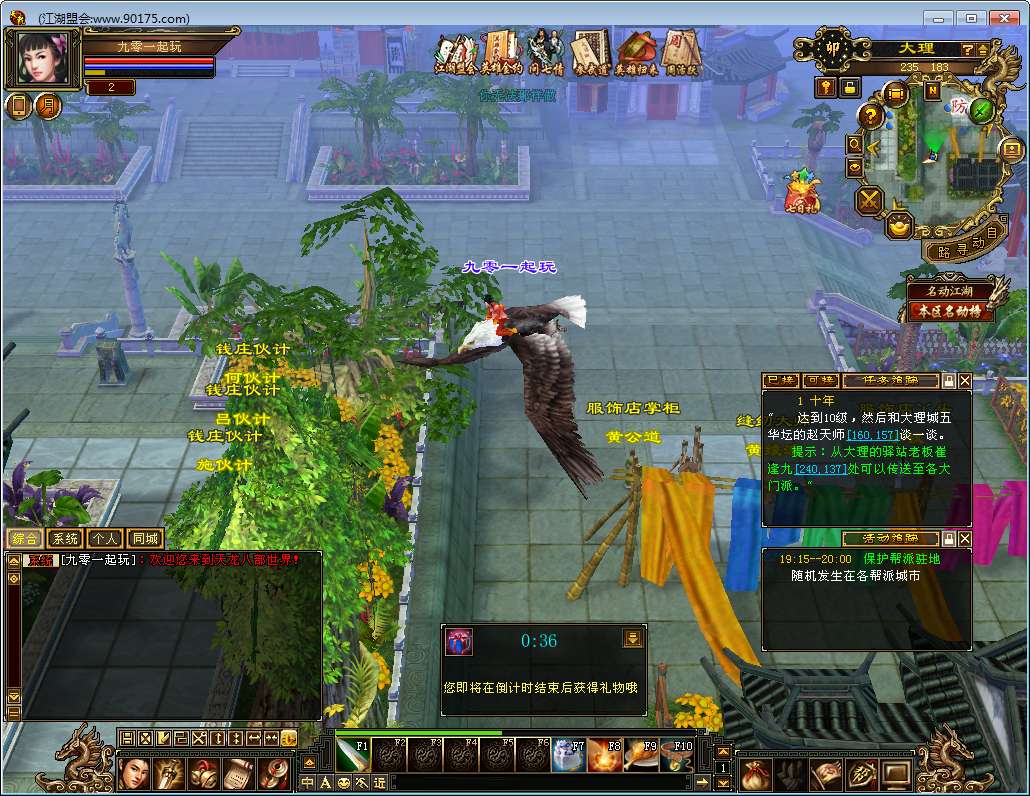Switch to the 系统 chat tab
Screen dimensions: 1030x796
[x=65, y=539]
